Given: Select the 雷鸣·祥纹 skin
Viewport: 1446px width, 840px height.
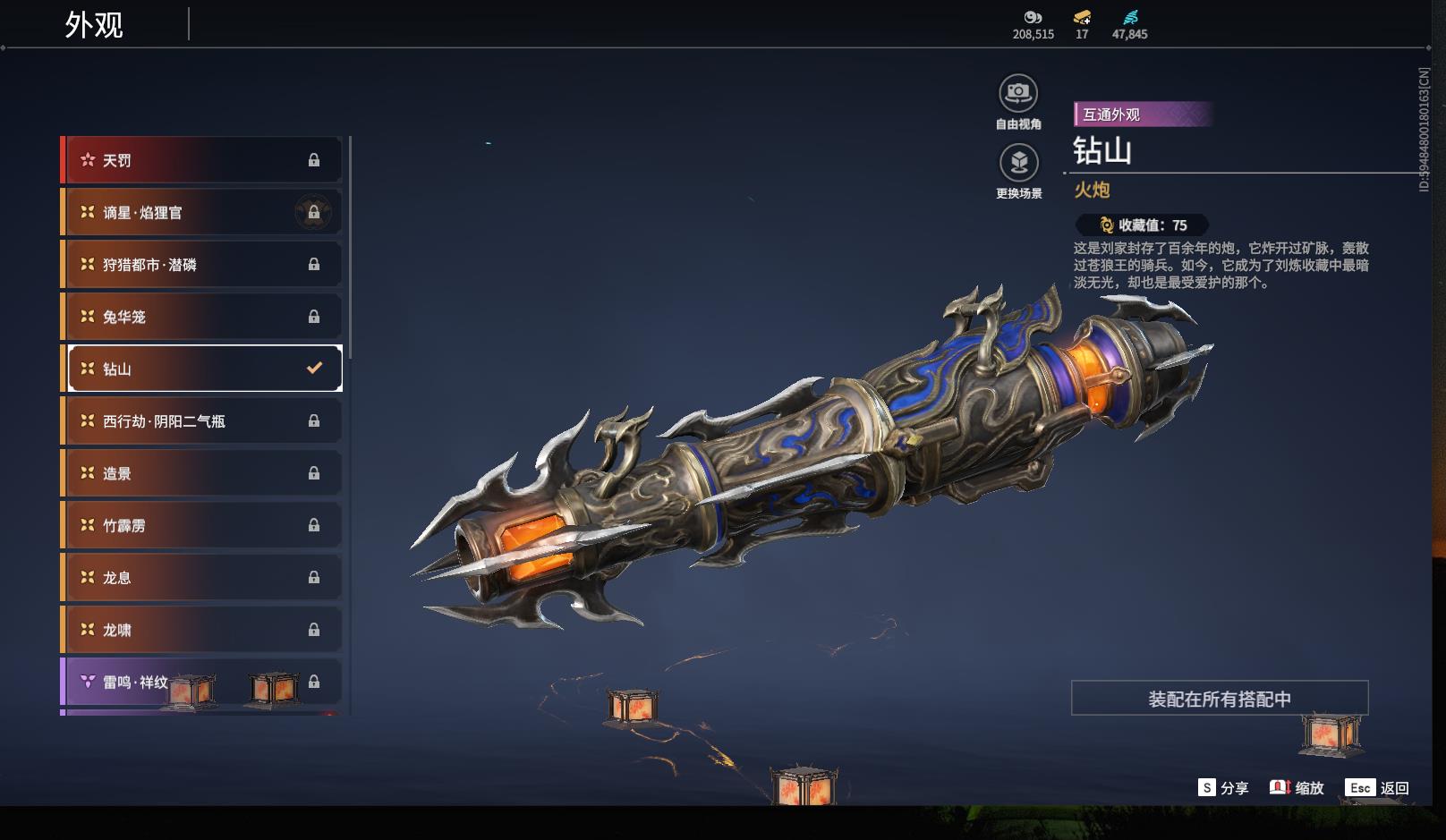Looking at the screenshot, I should pyautogui.click(x=201, y=682).
